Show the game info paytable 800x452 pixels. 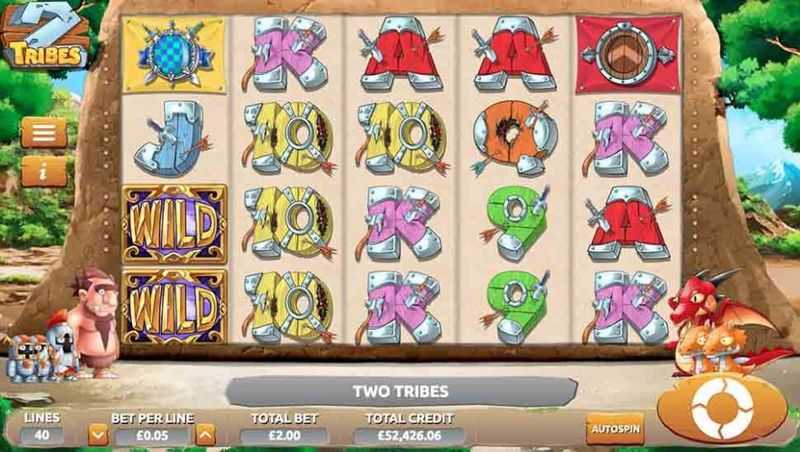(x=44, y=171)
